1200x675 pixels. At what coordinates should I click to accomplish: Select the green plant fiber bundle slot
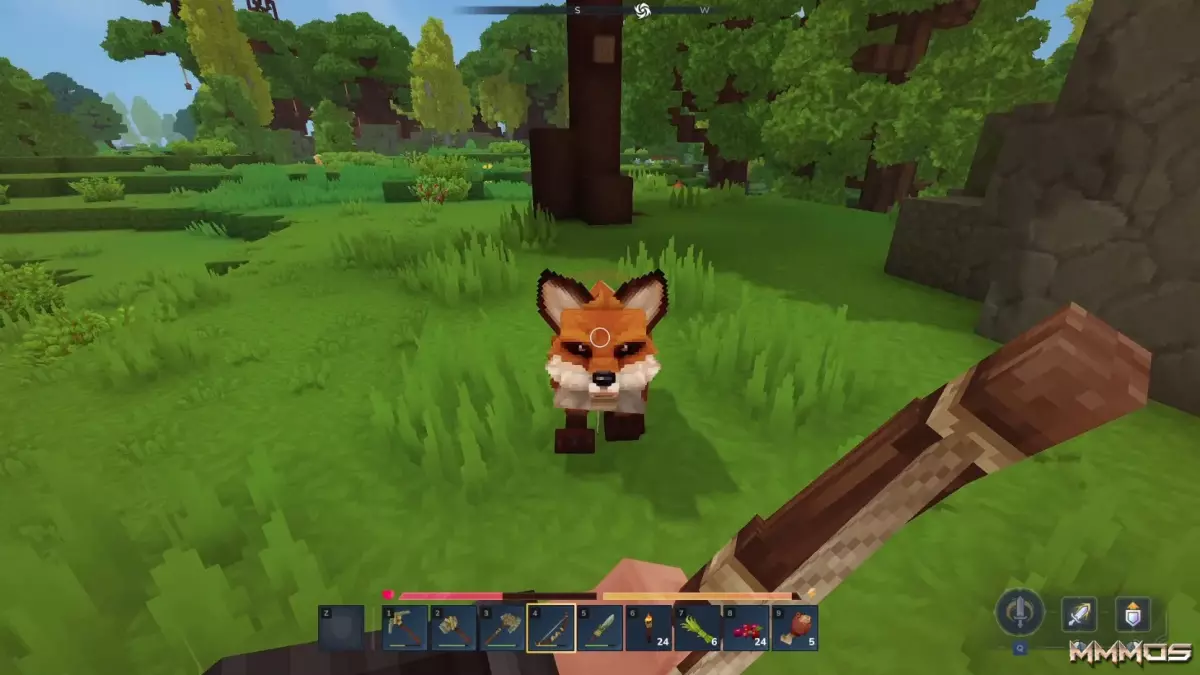point(697,628)
